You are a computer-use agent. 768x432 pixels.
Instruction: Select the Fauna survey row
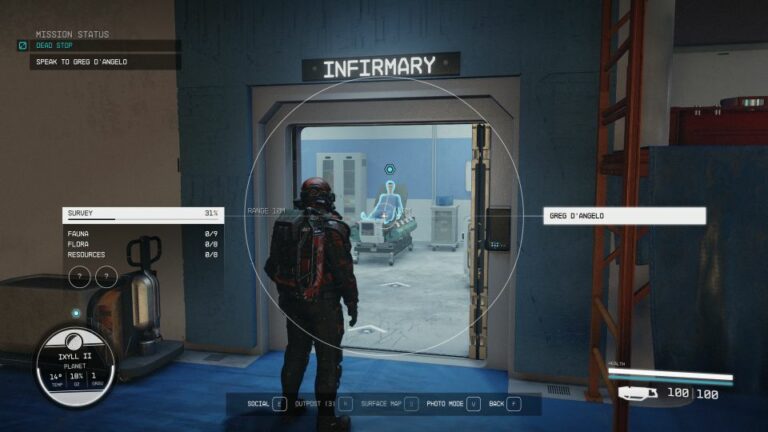coord(142,233)
